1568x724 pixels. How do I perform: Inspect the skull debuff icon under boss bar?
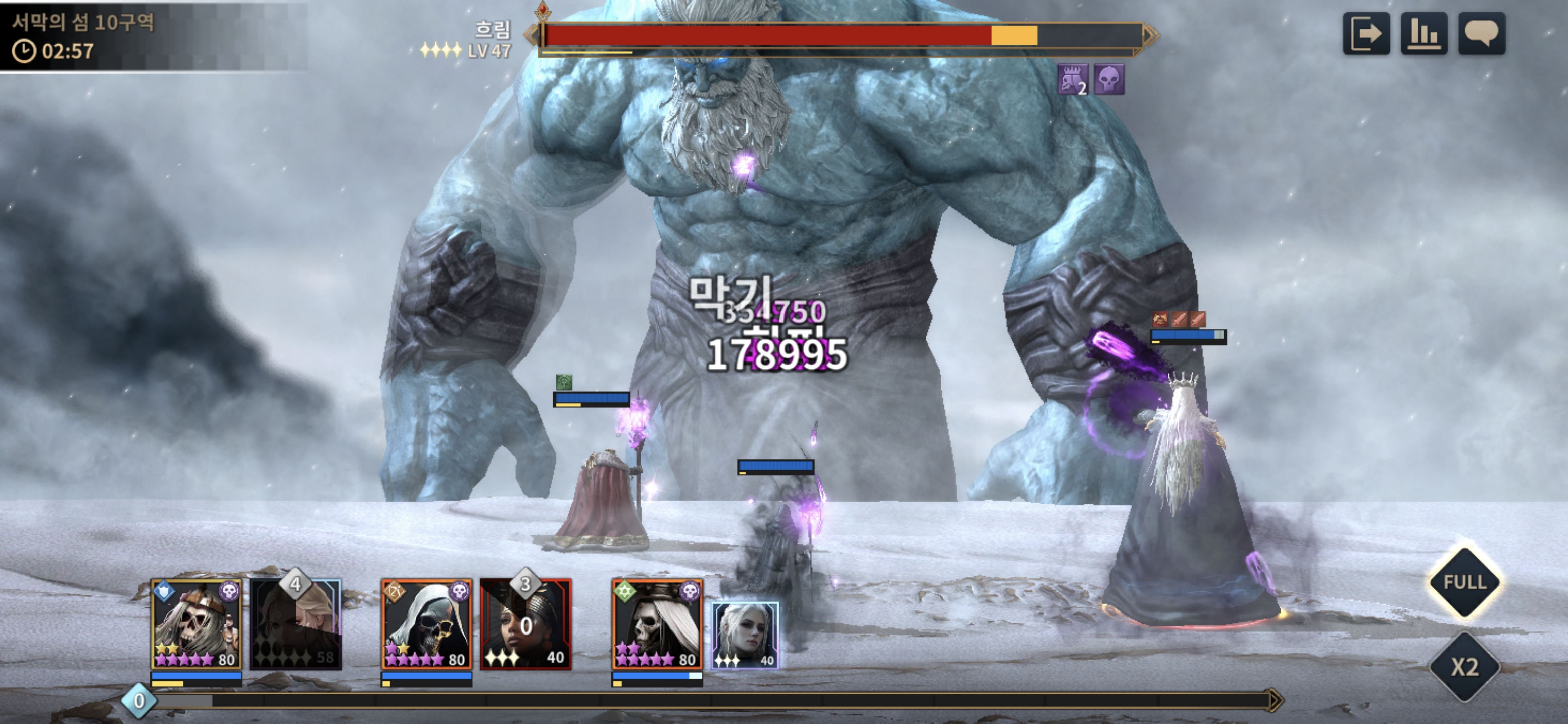coord(1109,79)
